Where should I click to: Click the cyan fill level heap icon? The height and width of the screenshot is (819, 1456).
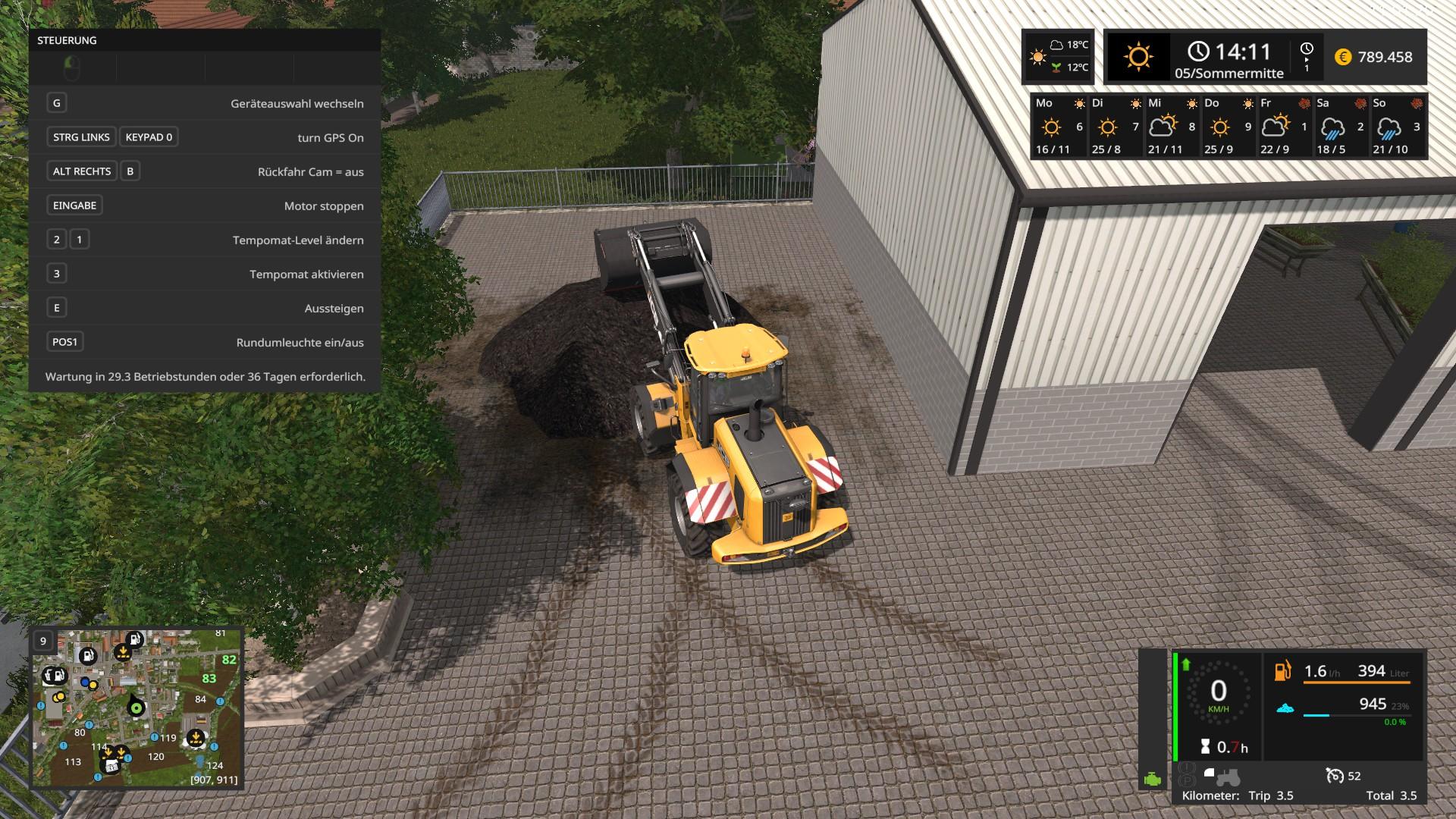click(1285, 708)
